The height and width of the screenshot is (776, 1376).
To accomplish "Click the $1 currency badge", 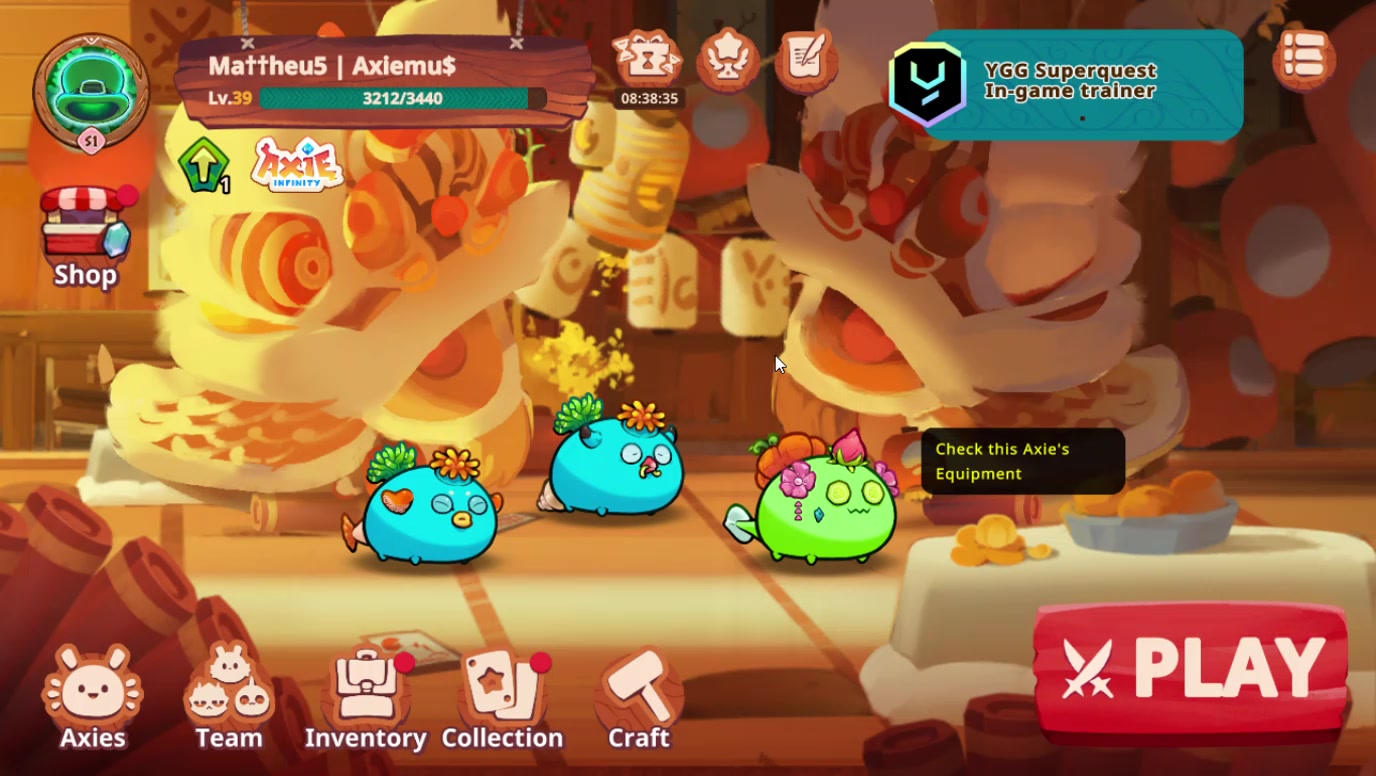I will point(91,143).
